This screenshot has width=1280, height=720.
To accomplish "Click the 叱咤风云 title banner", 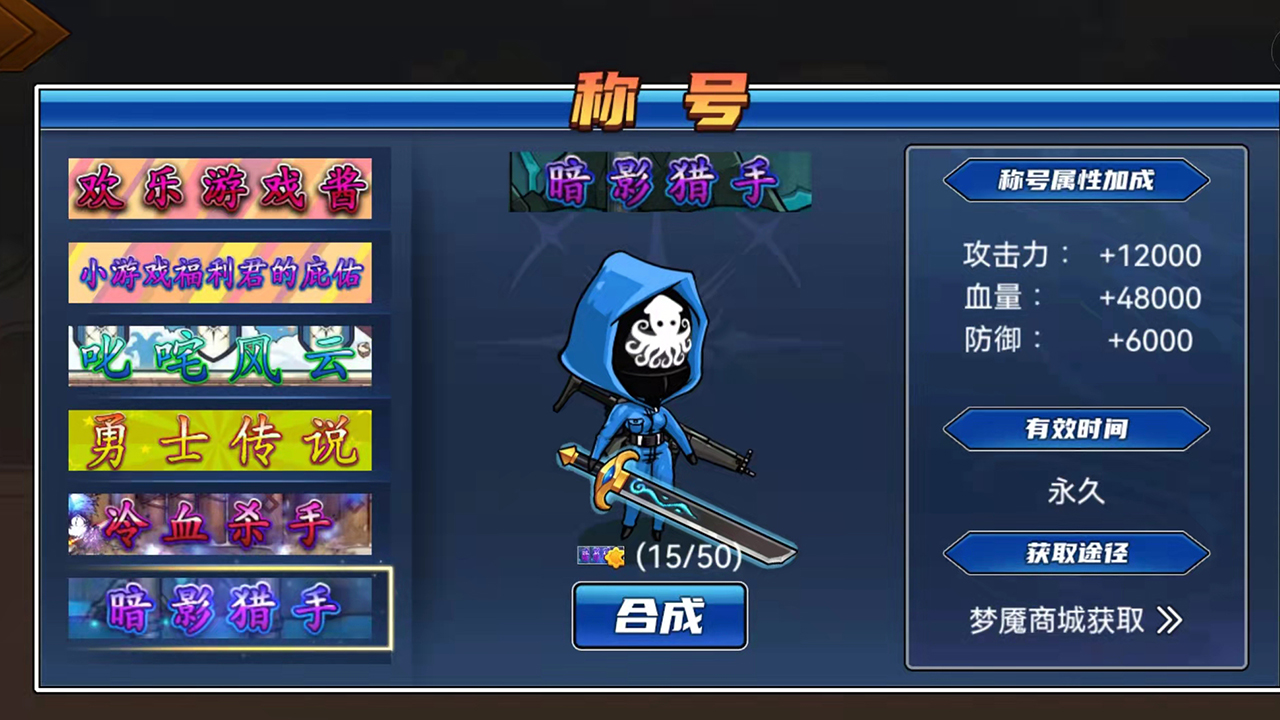I will (x=220, y=356).
